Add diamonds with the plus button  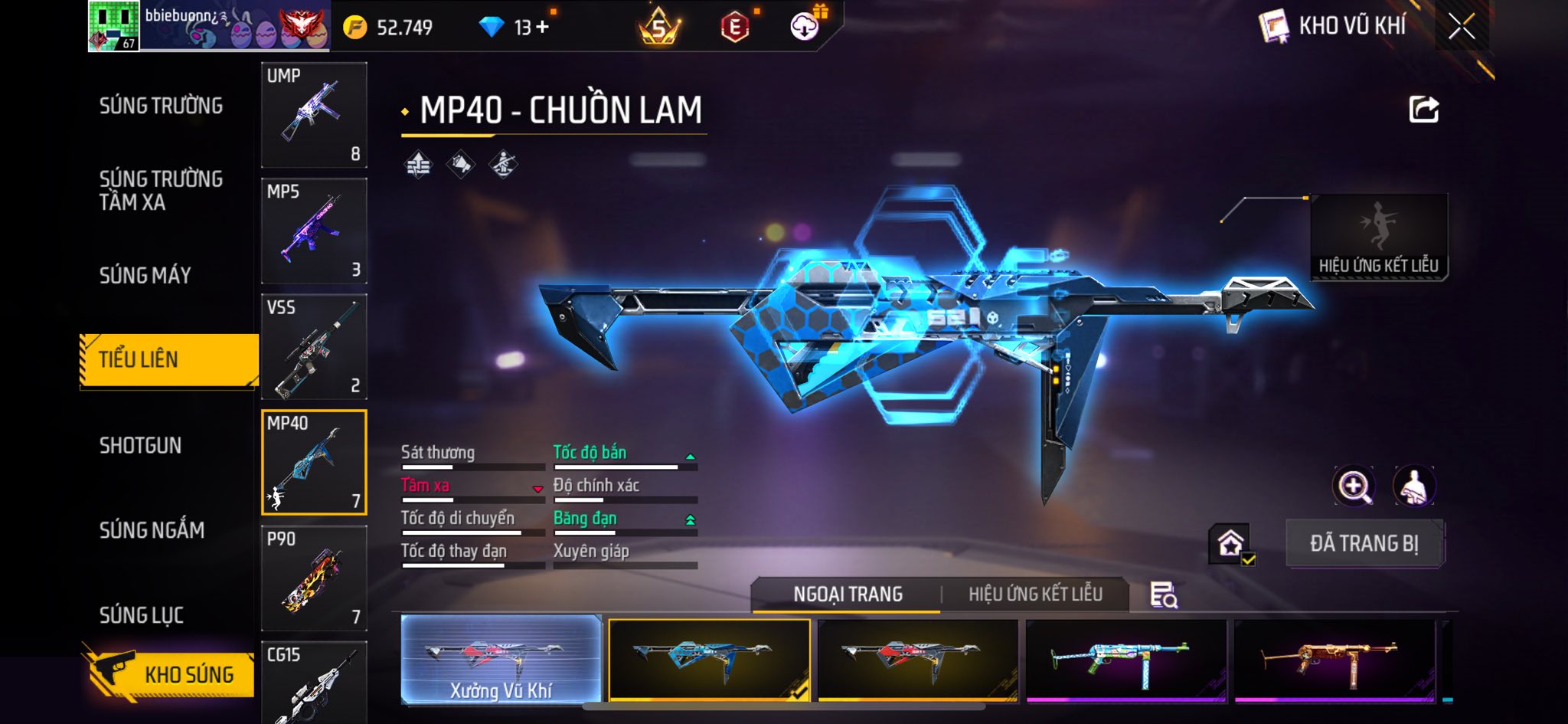pos(543,28)
